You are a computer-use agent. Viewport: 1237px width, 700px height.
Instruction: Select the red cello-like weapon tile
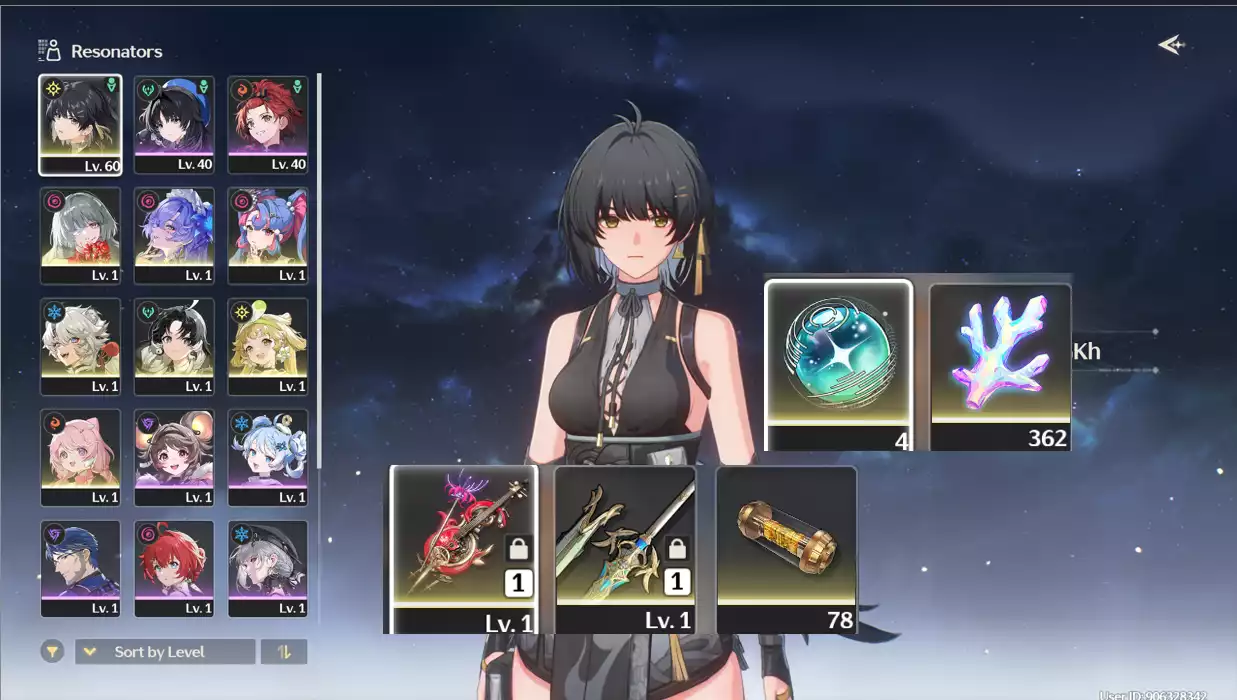463,549
